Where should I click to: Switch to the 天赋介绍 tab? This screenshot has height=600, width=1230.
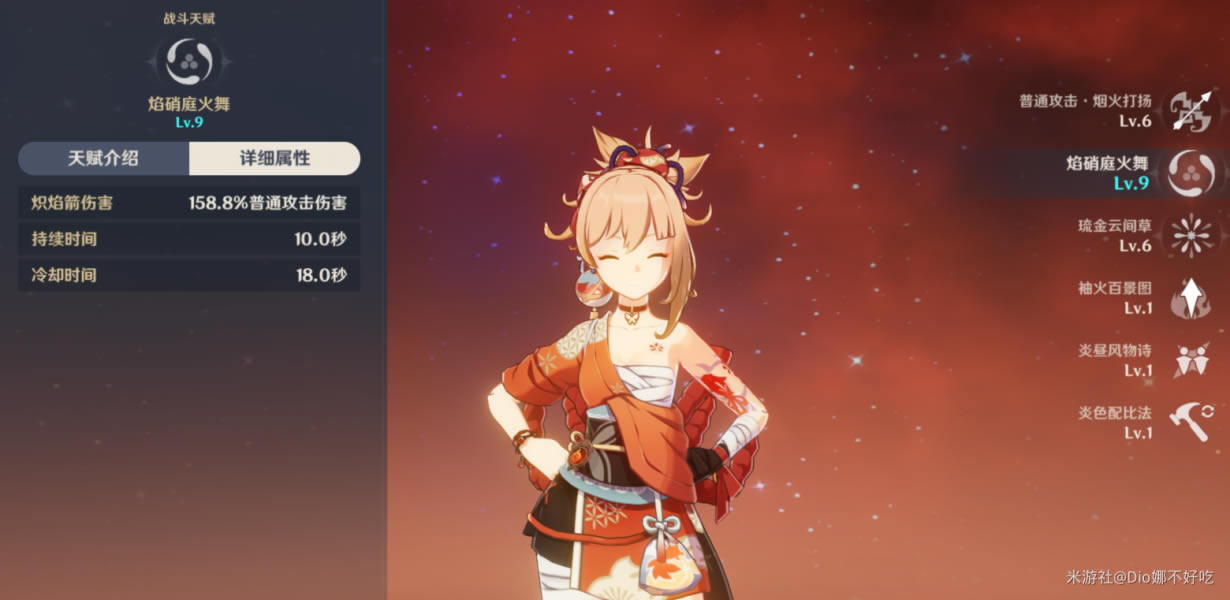tap(103, 158)
